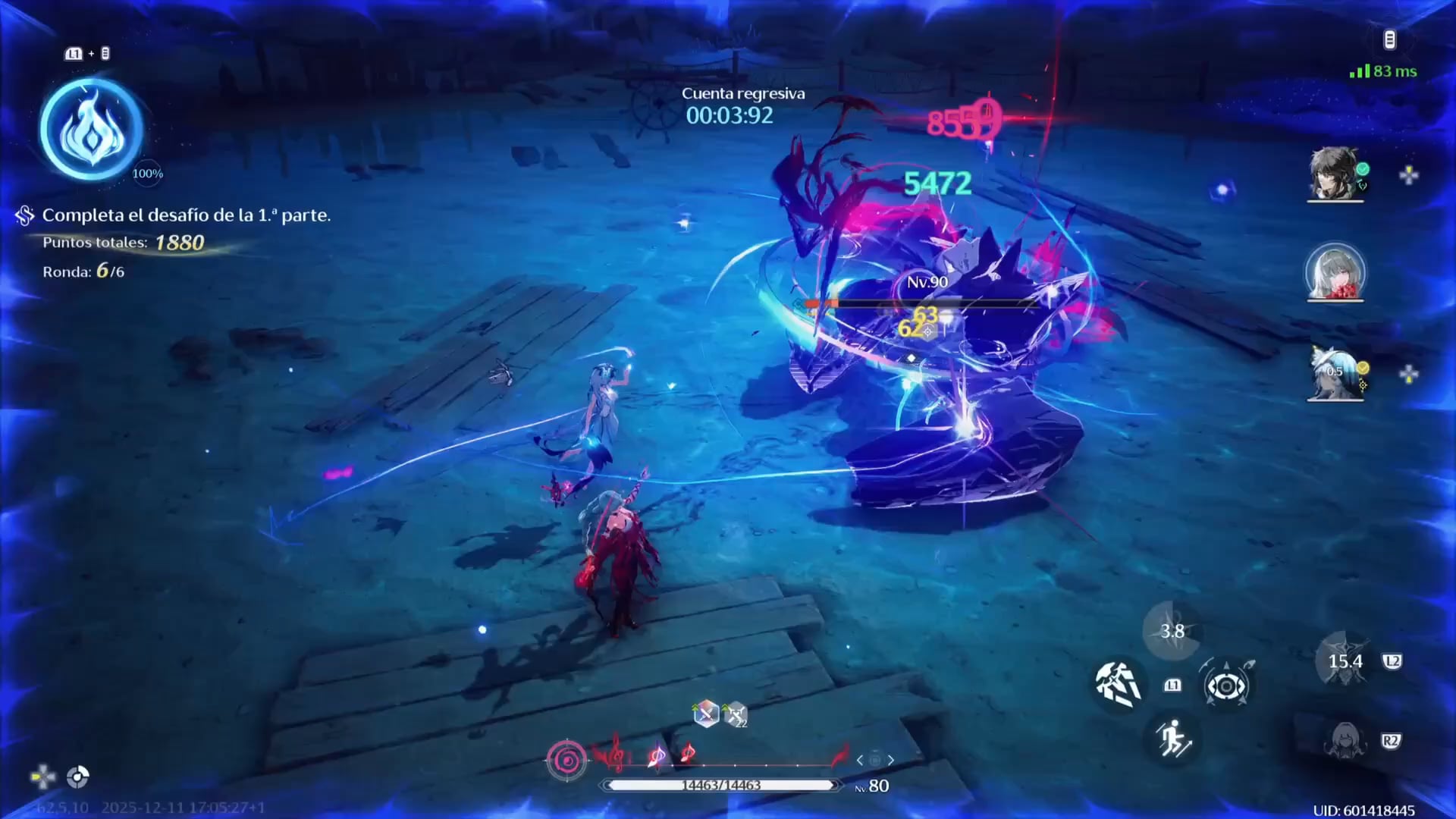Viewport: 1456px width, 819px height.
Task: Switch to the third party member portrait
Action: coord(1335,372)
